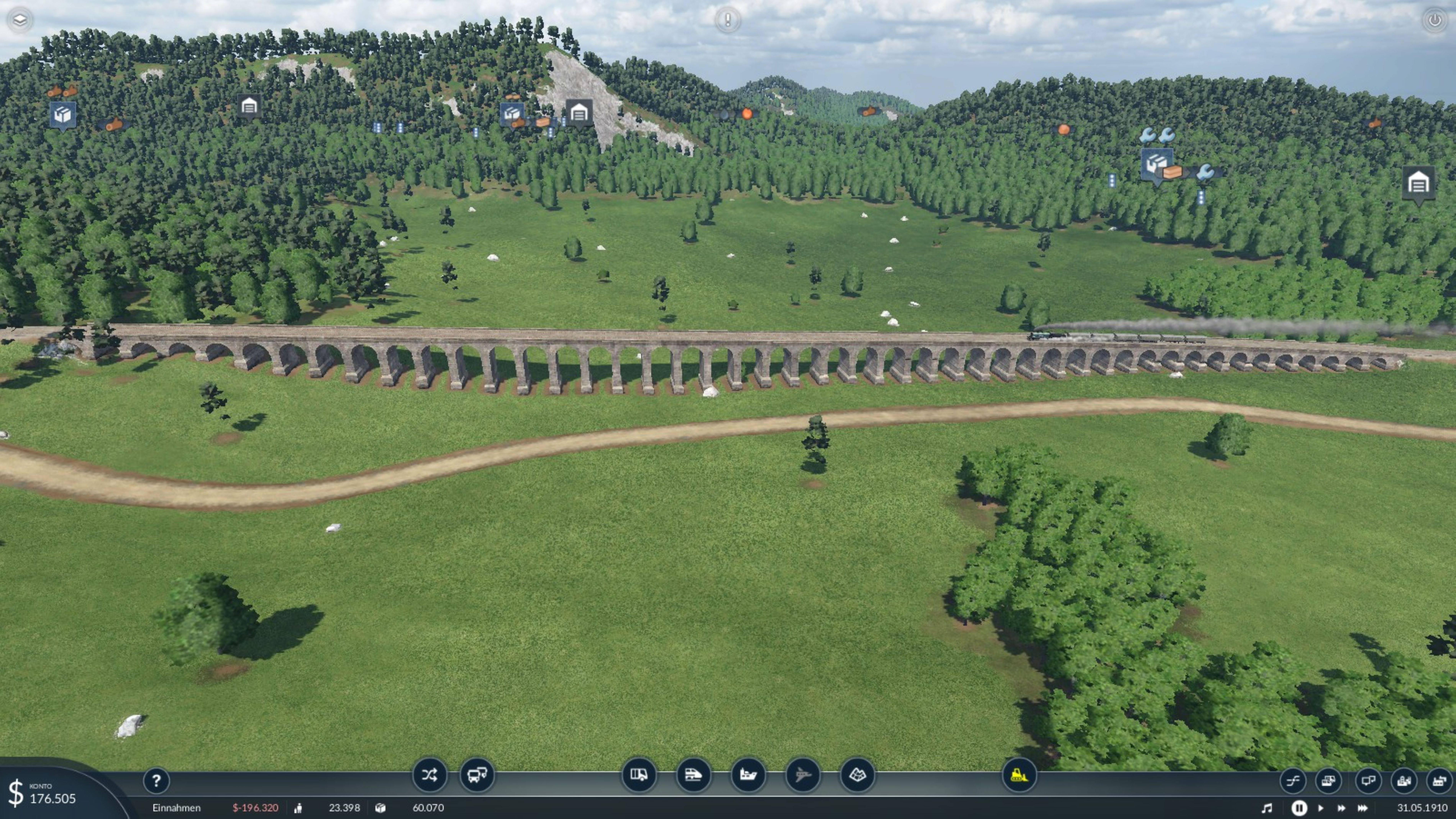Set game speed to double fast-forward

coord(1341,808)
